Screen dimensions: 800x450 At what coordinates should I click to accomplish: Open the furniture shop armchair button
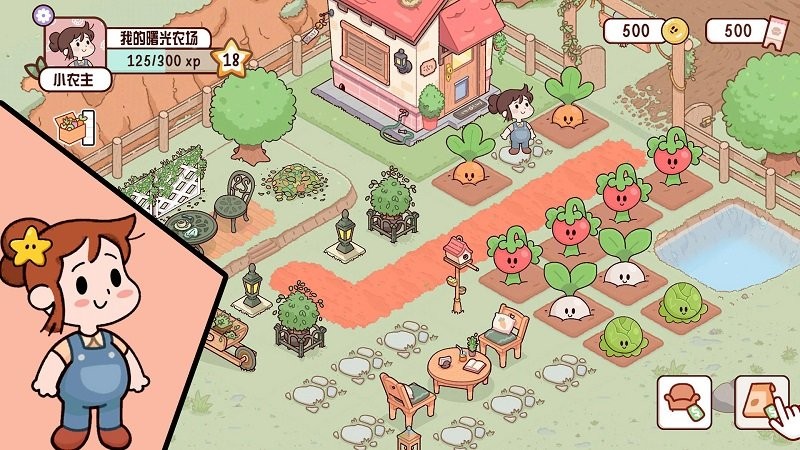coord(684,402)
